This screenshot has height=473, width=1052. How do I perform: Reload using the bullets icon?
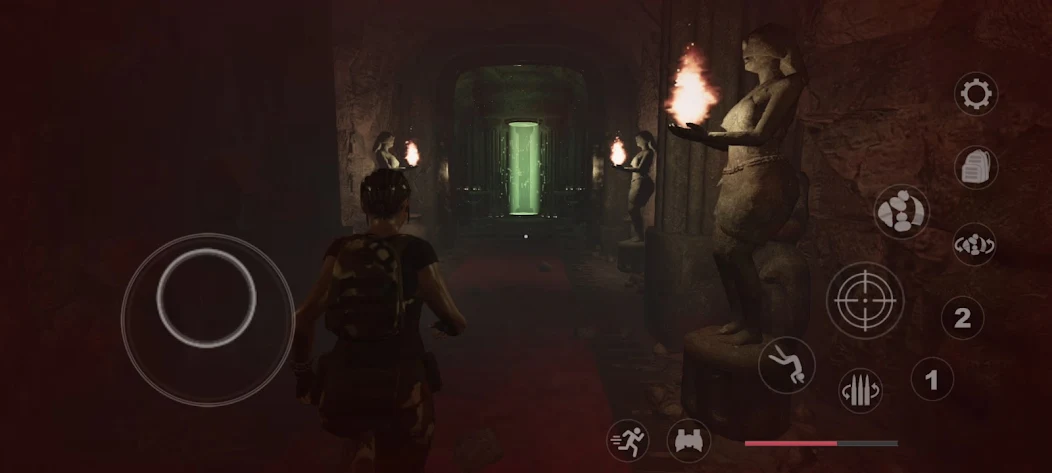pyautogui.click(x=860, y=390)
